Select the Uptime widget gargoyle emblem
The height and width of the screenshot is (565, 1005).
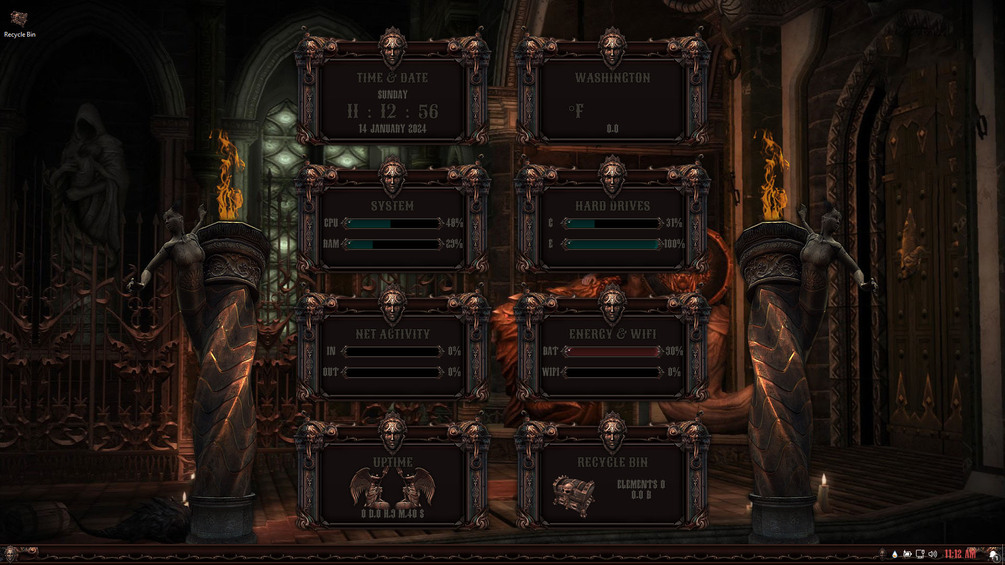pos(392,488)
